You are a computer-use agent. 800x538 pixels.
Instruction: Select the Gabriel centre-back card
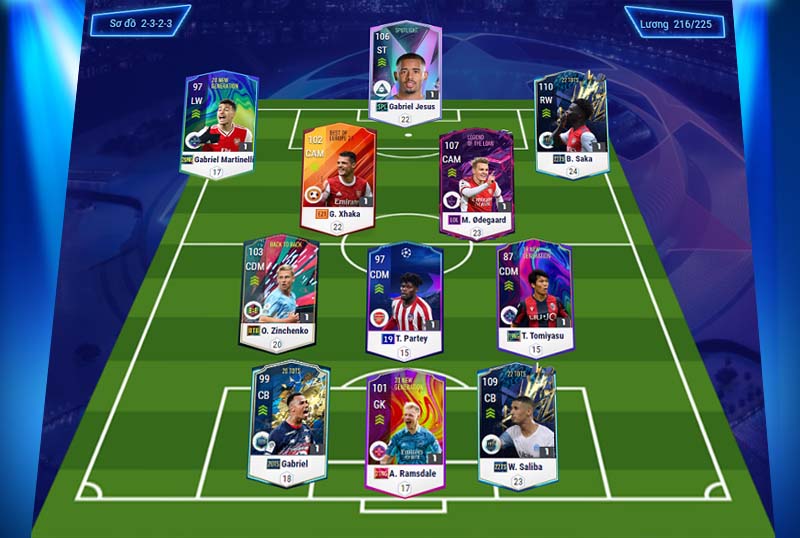point(289,418)
